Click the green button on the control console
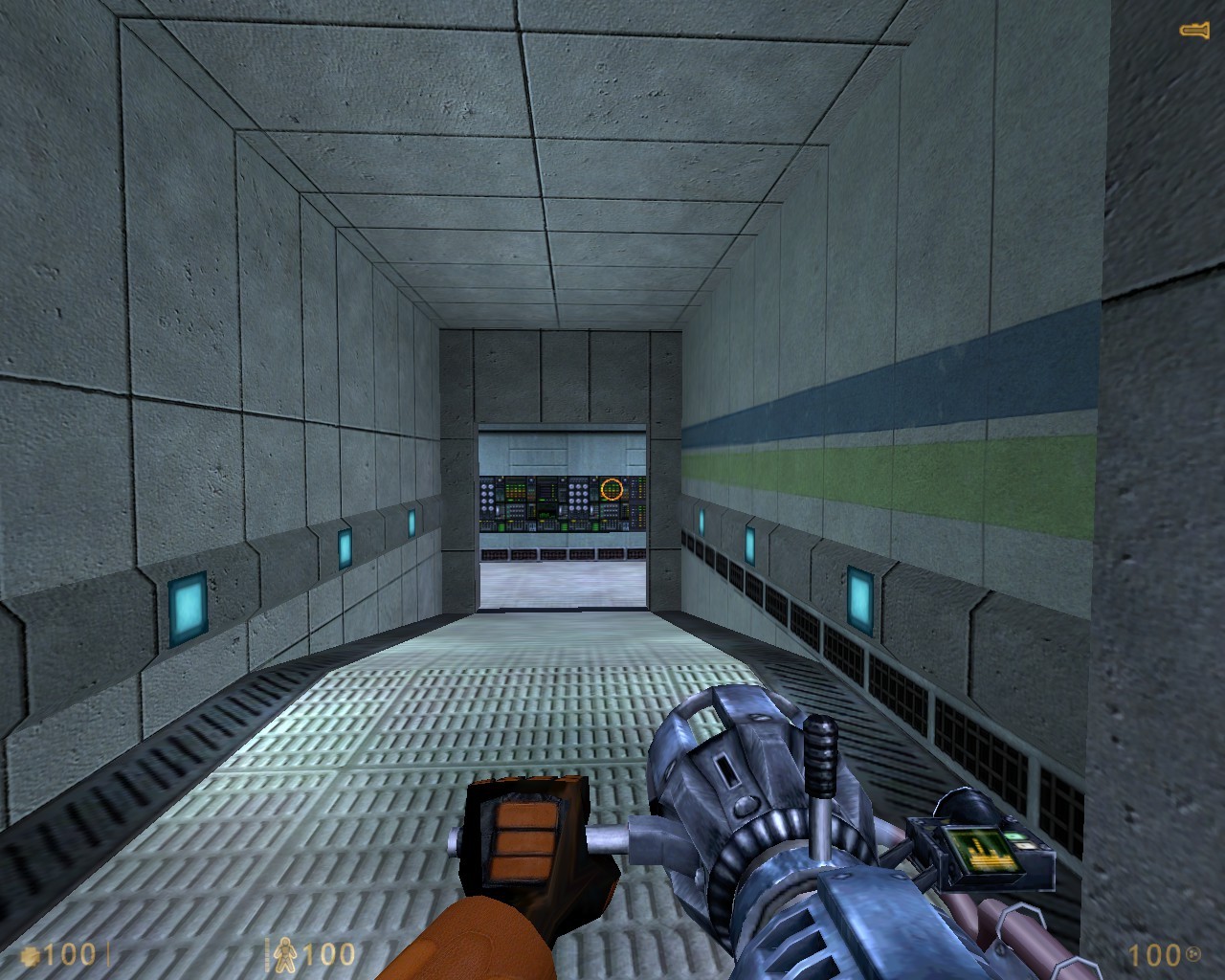Screen dimensions: 1225x980 point(501,526)
